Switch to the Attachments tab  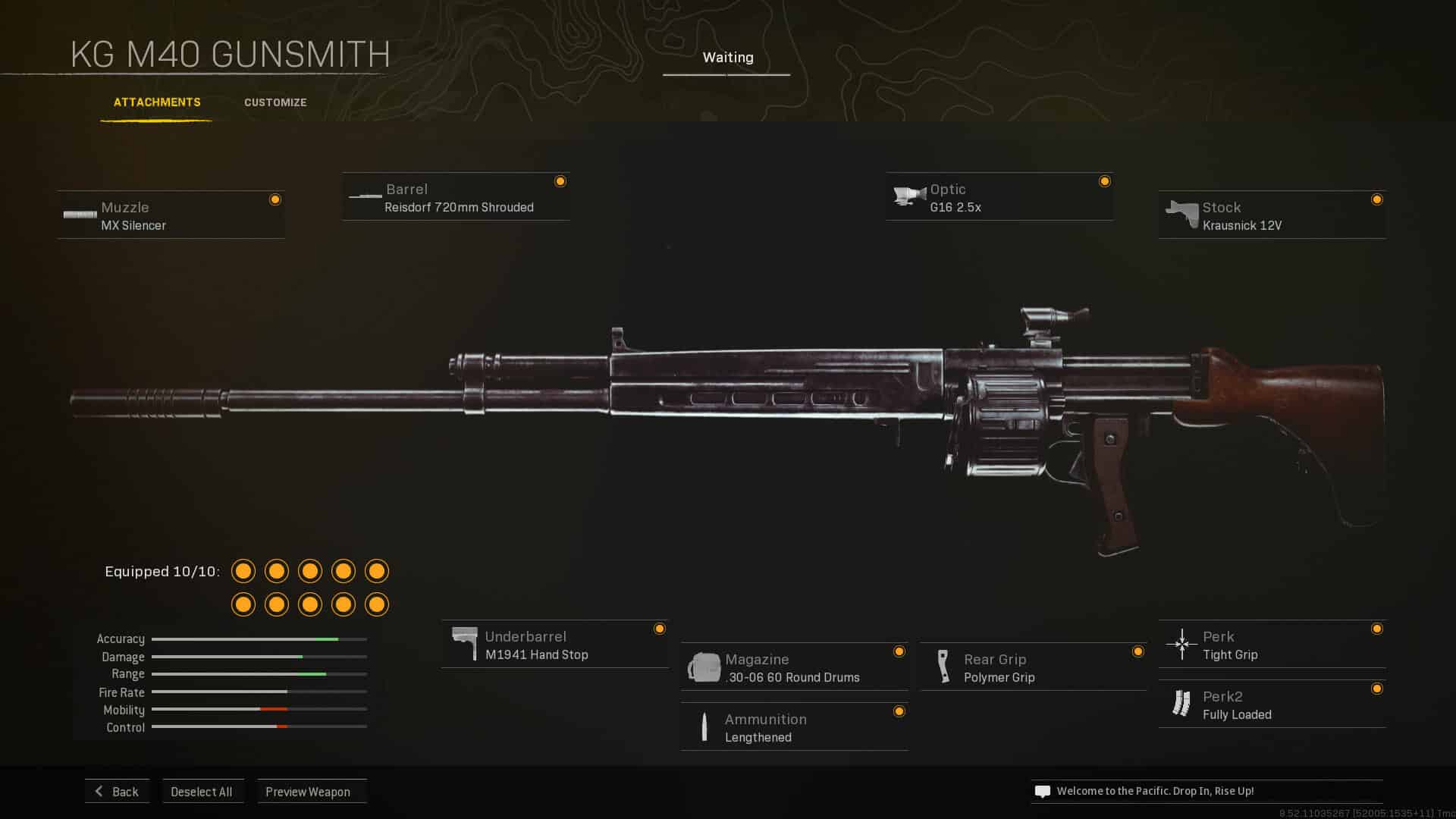(157, 102)
